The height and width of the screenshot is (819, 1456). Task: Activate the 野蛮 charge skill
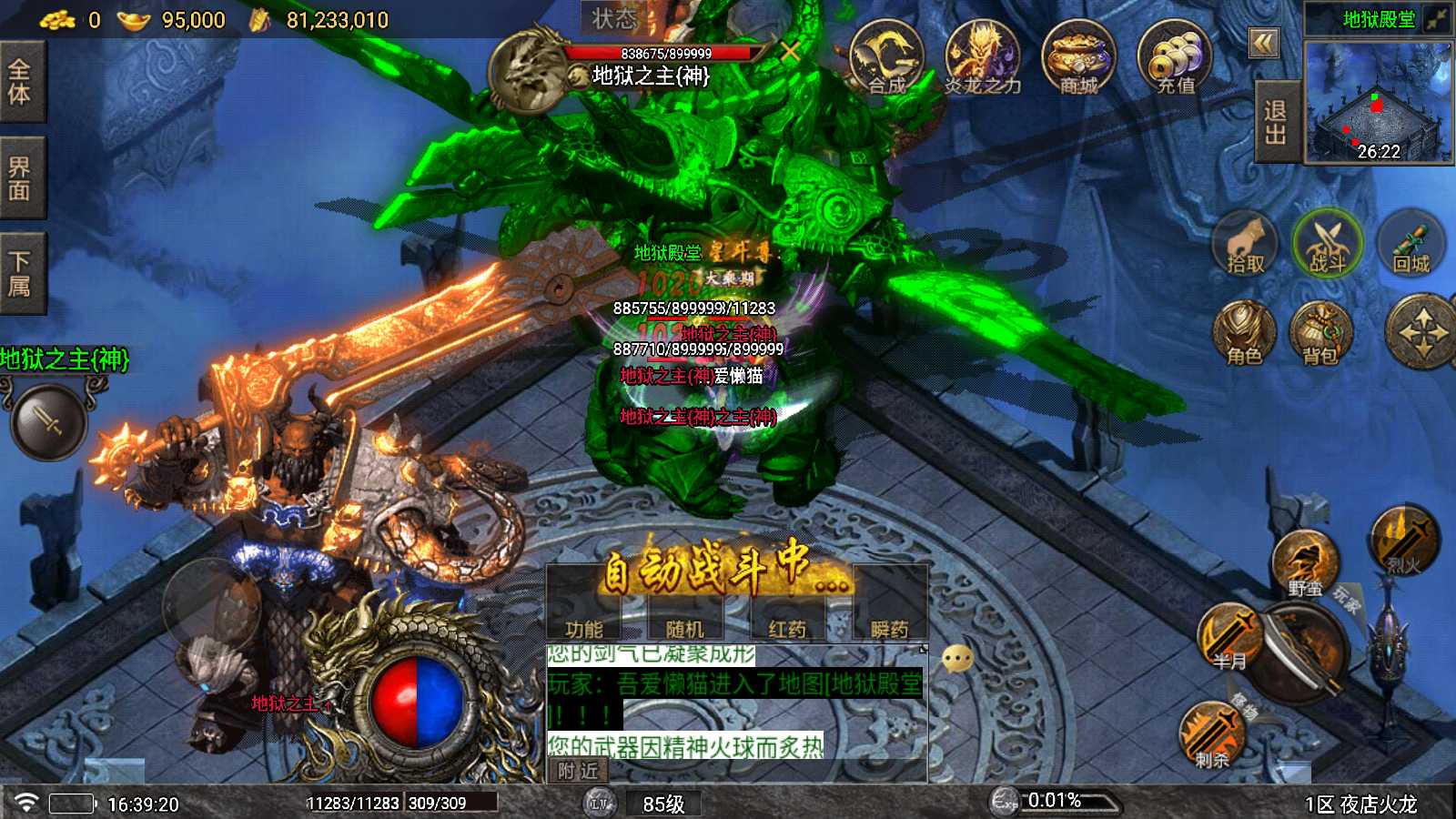(x=1305, y=564)
